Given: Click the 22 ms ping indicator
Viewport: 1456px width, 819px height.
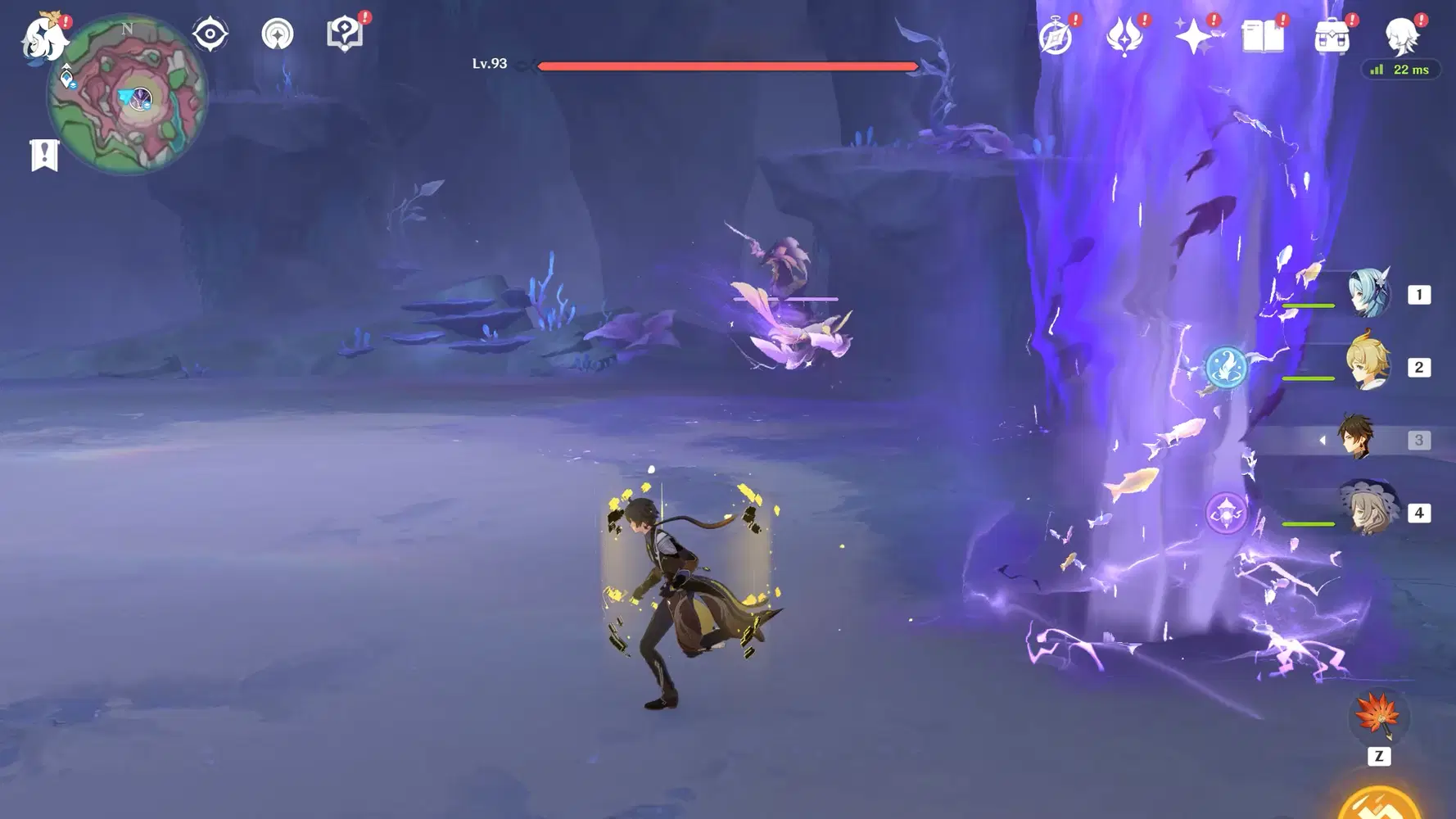Looking at the screenshot, I should coord(1400,70).
